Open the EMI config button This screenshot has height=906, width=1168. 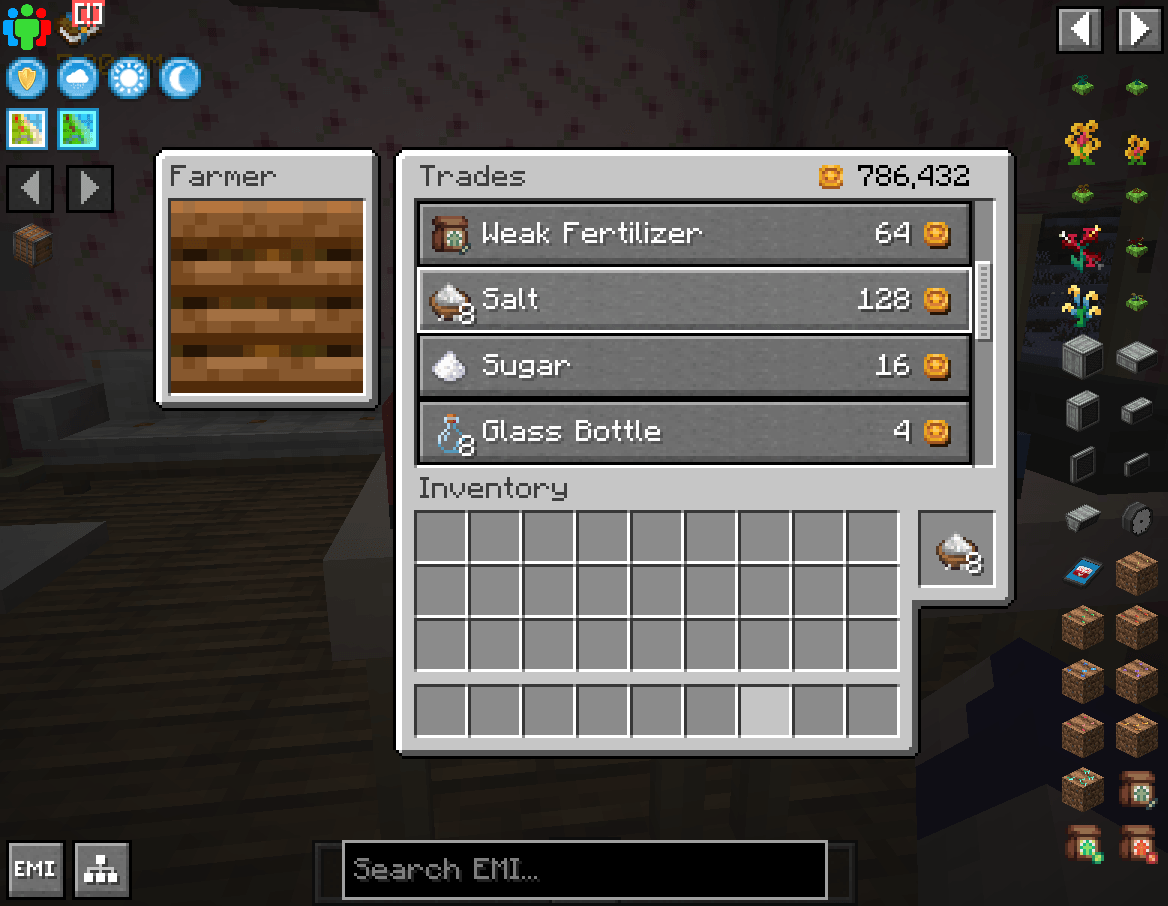pyautogui.click(x=35, y=869)
